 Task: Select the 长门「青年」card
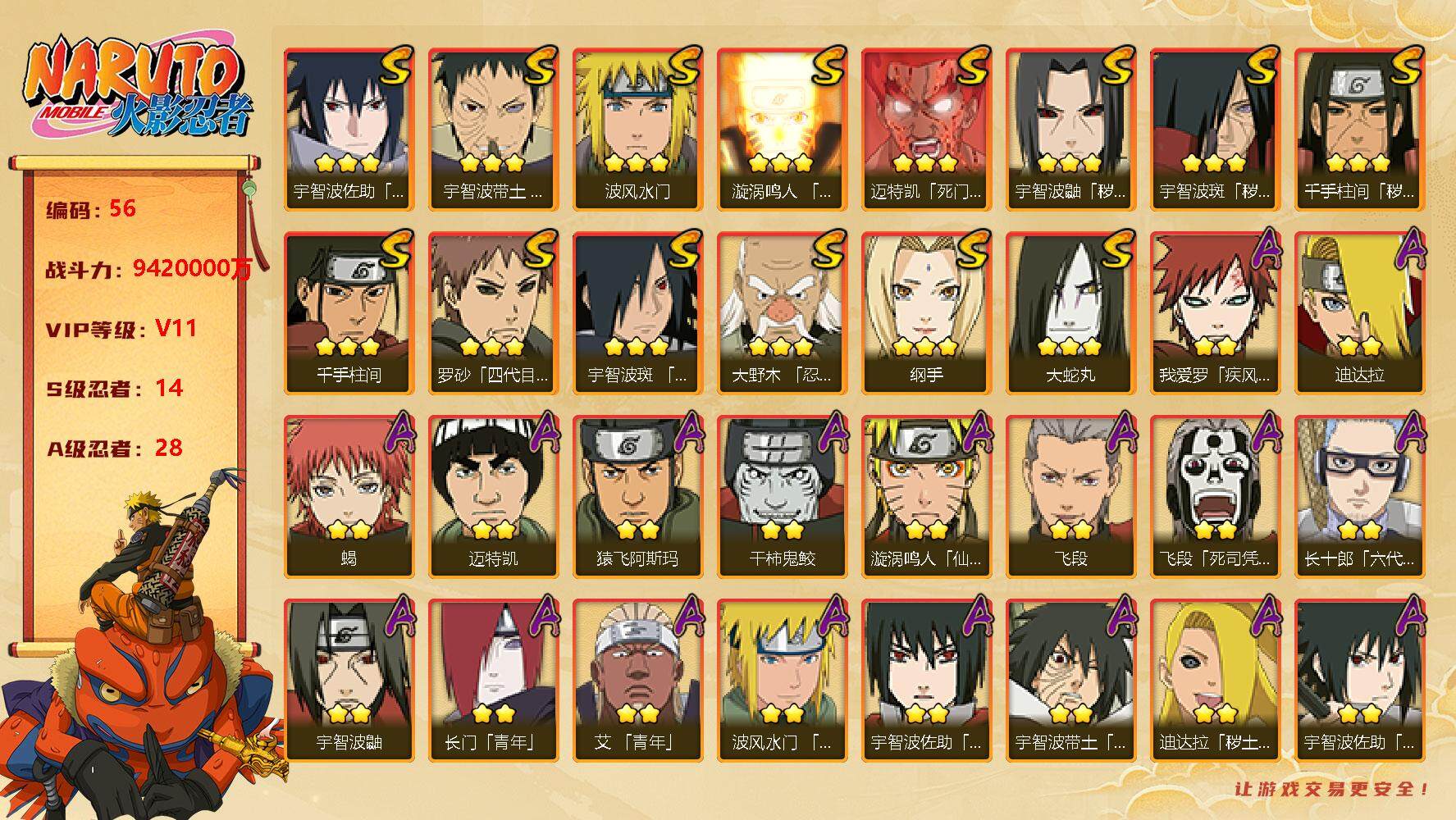coord(493,680)
